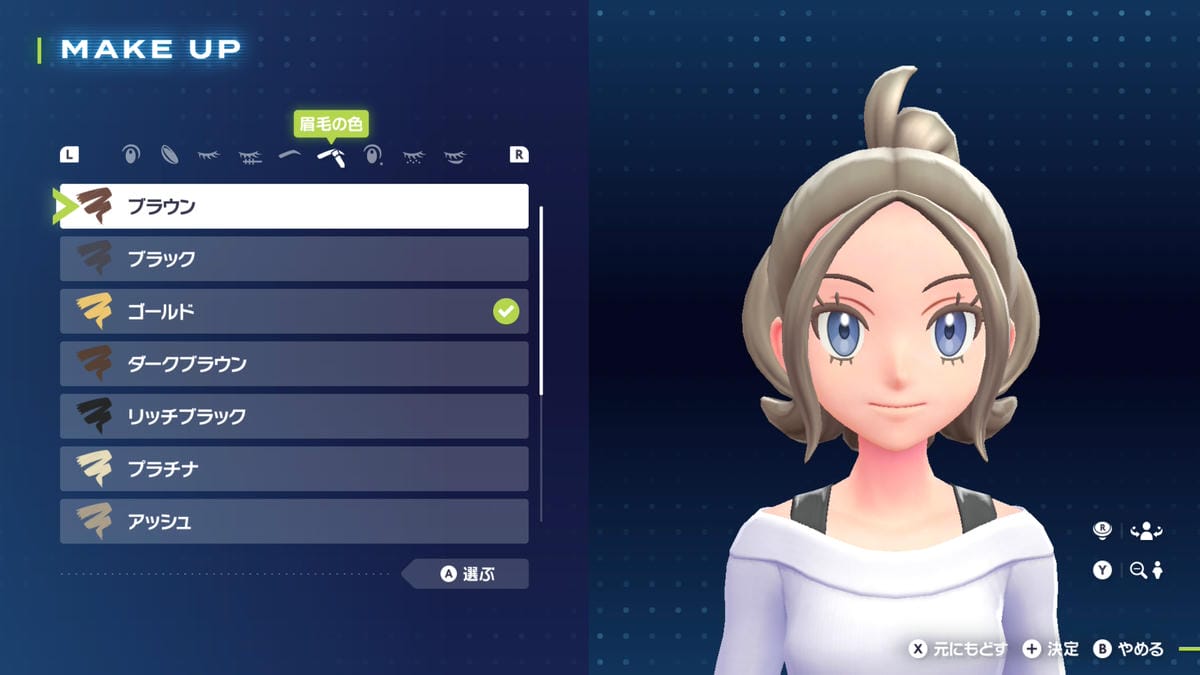Select the eyebrow pencil color tab
The height and width of the screenshot is (675, 1200).
331,157
